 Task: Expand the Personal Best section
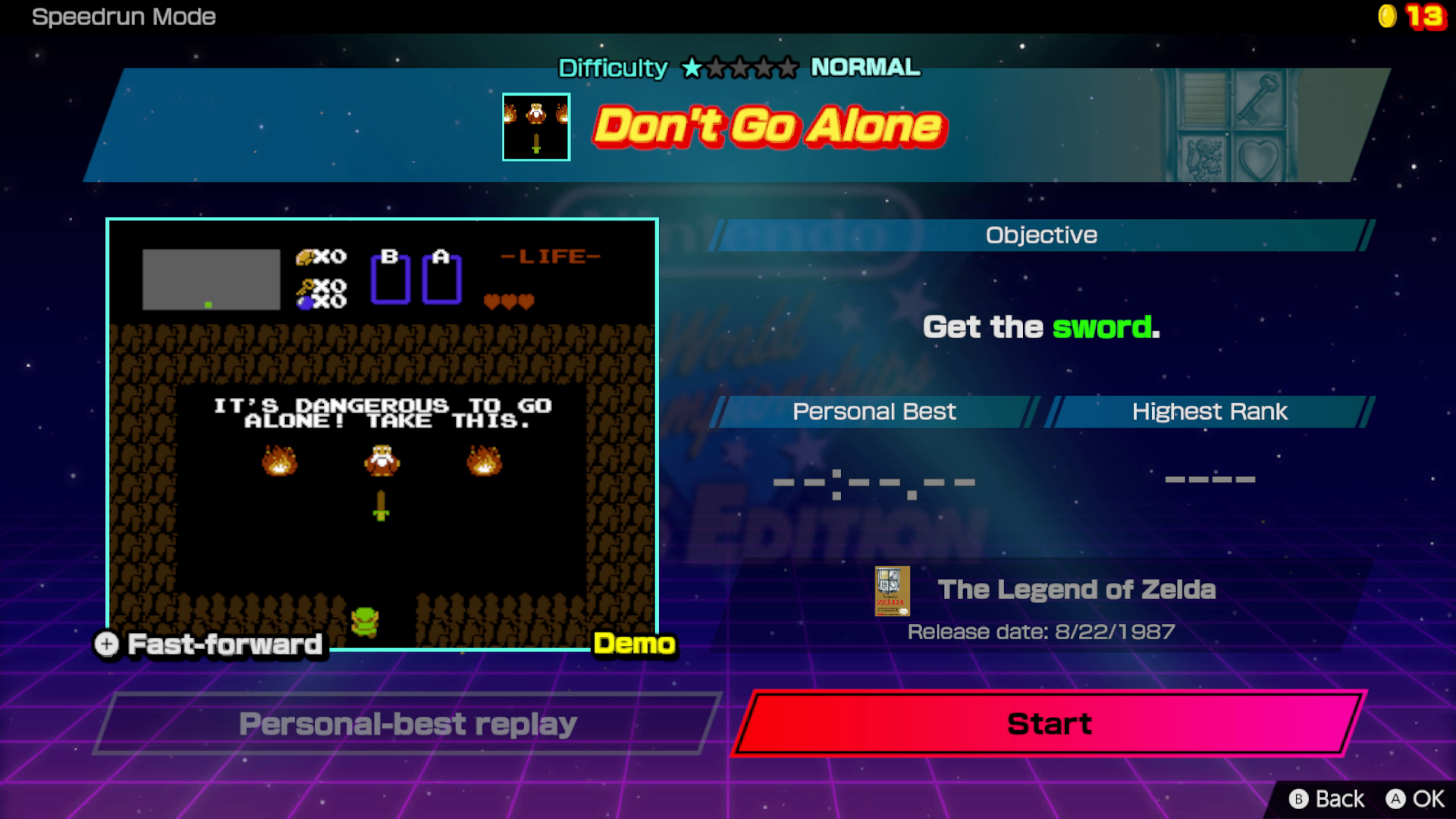[874, 412]
